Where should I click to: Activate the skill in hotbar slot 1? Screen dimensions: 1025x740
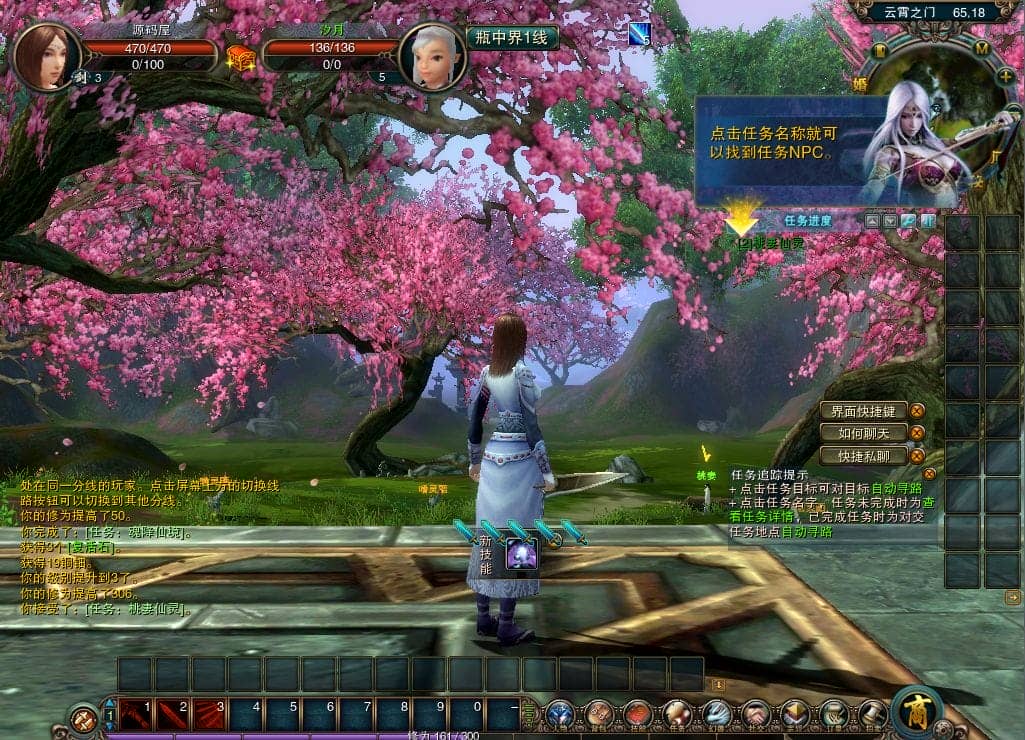pos(137,714)
